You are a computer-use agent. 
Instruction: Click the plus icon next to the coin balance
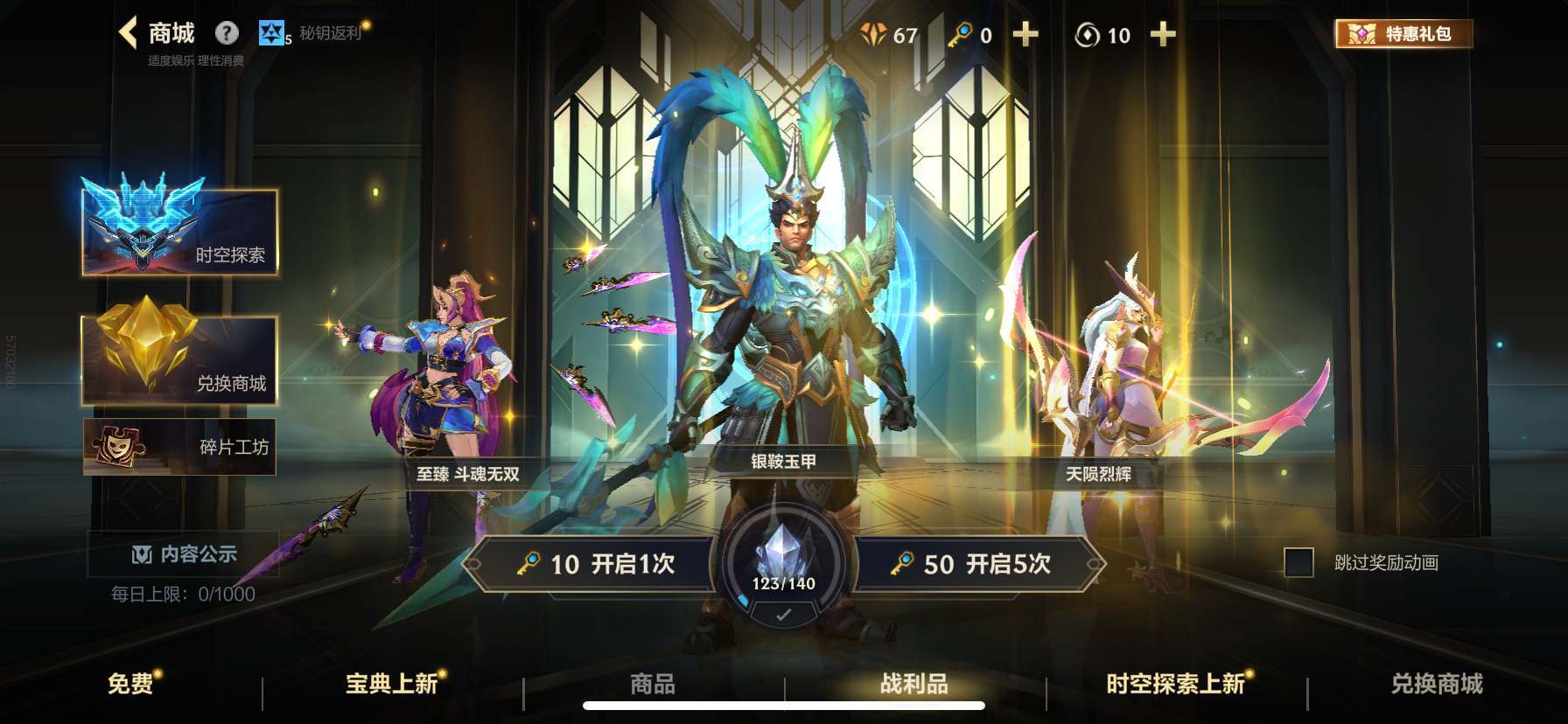(1164, 35)
